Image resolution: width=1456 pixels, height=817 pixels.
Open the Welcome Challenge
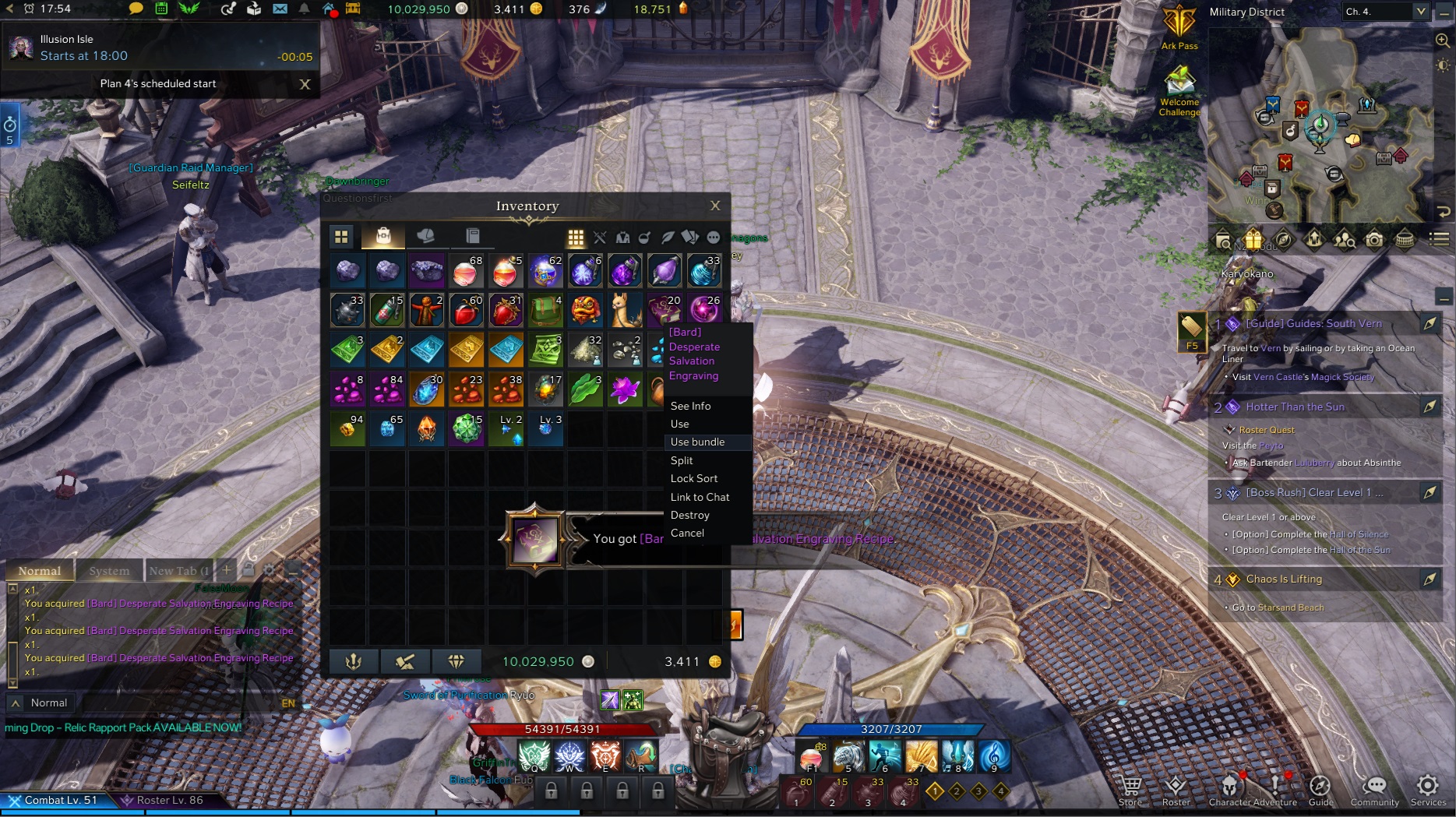click(x=1179, y=90)
